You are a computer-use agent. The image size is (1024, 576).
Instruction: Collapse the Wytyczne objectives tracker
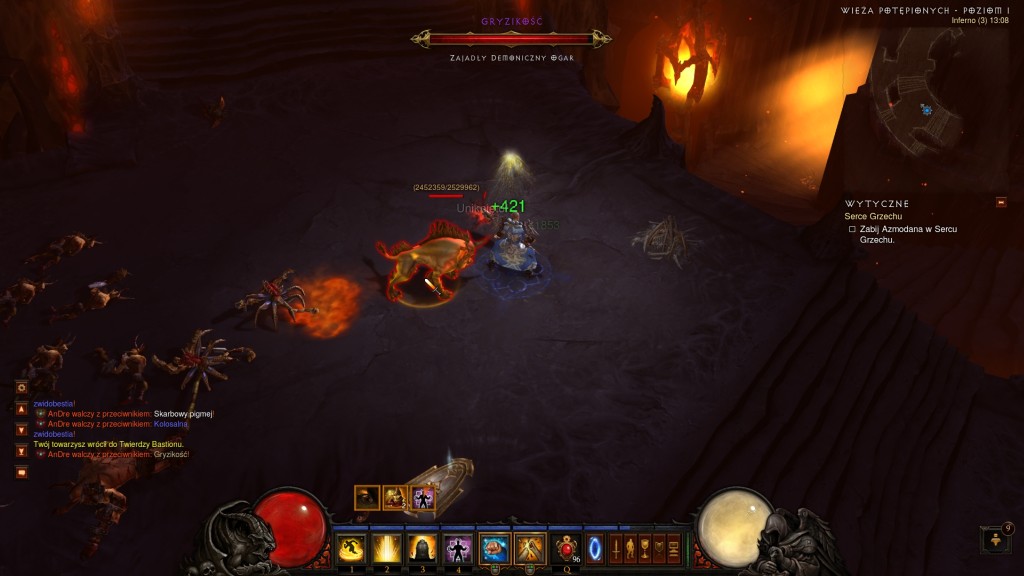(1001, 202)
